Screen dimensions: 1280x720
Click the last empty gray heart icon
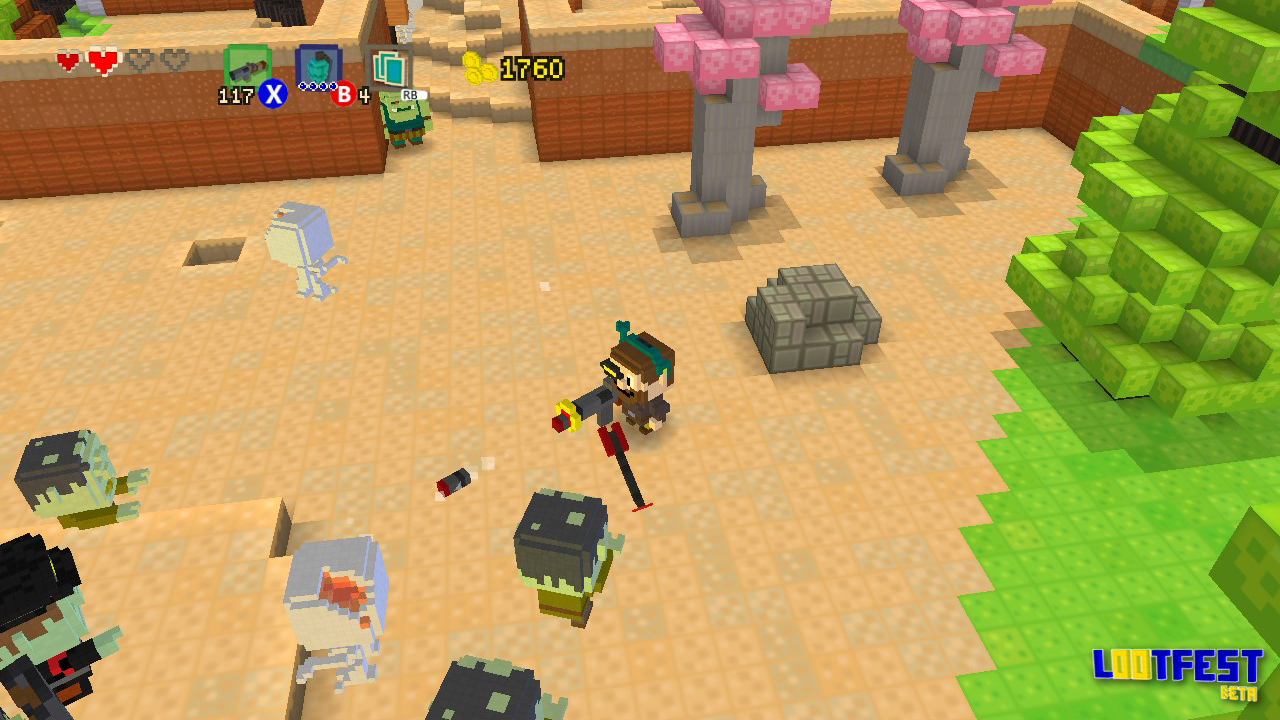point(172,60)
